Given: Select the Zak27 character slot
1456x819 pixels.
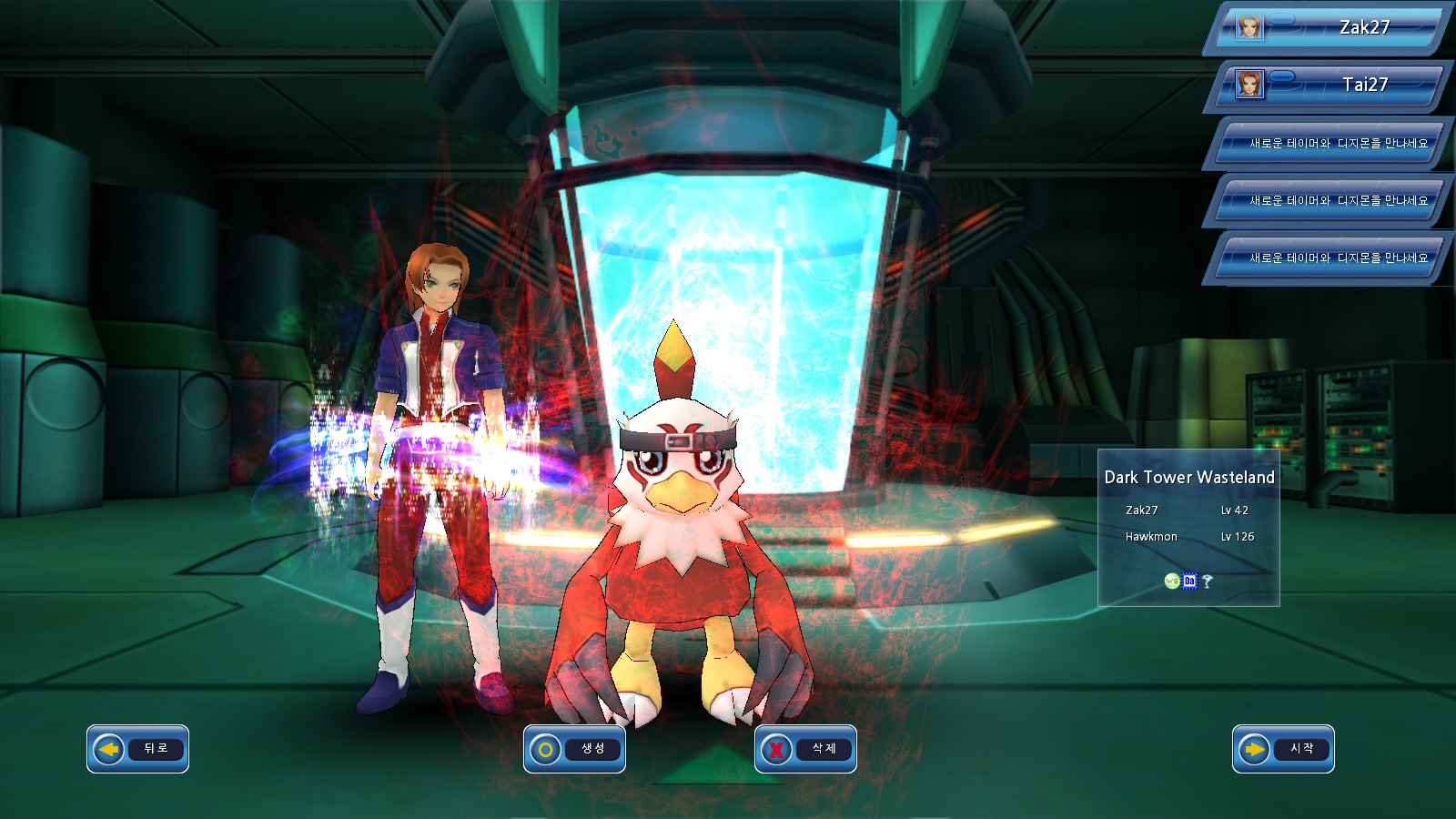Looking at the screenshot, I should point(1330,28).
